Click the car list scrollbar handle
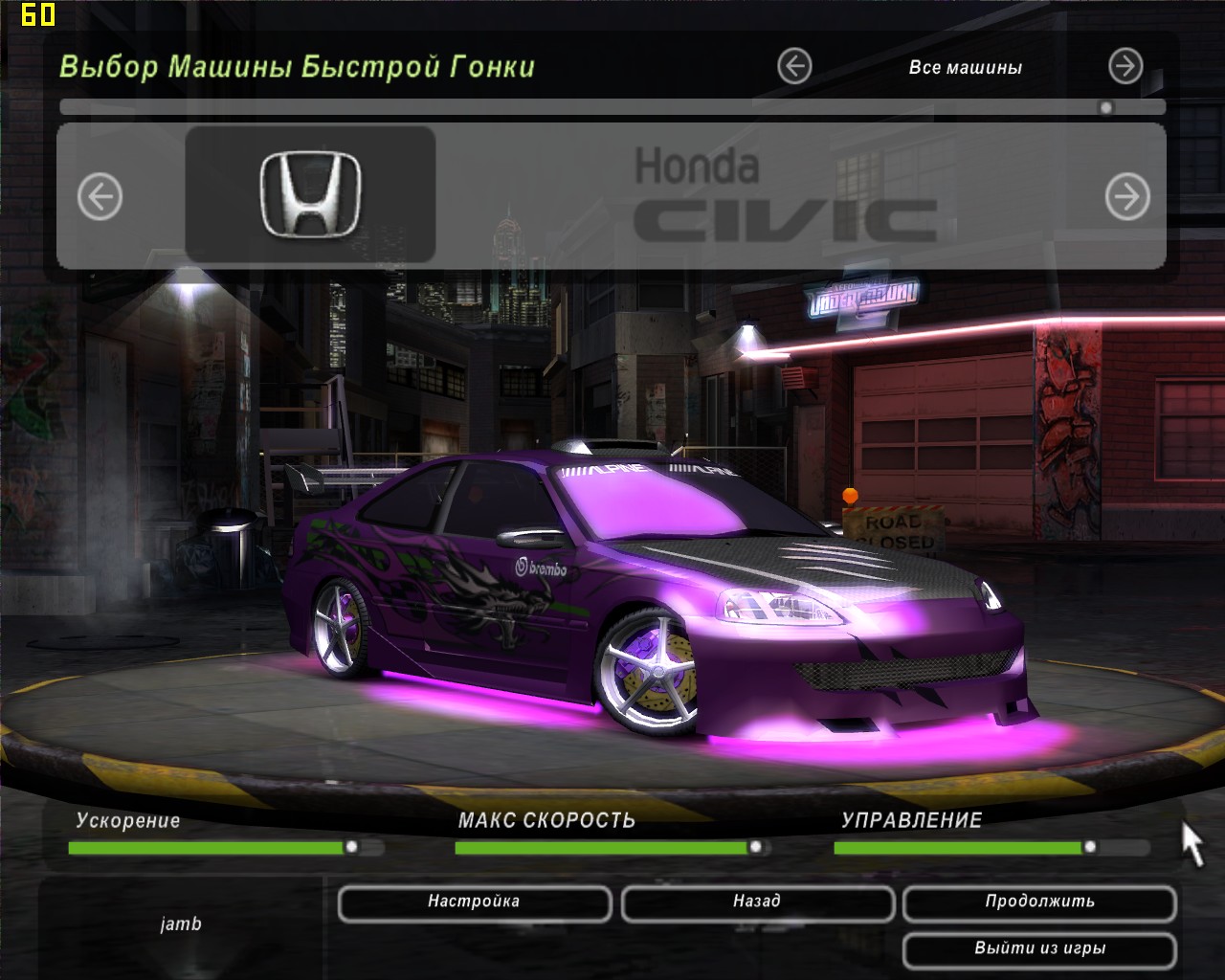This screenshot has height=980, width=1225. tap(1106, 107)
